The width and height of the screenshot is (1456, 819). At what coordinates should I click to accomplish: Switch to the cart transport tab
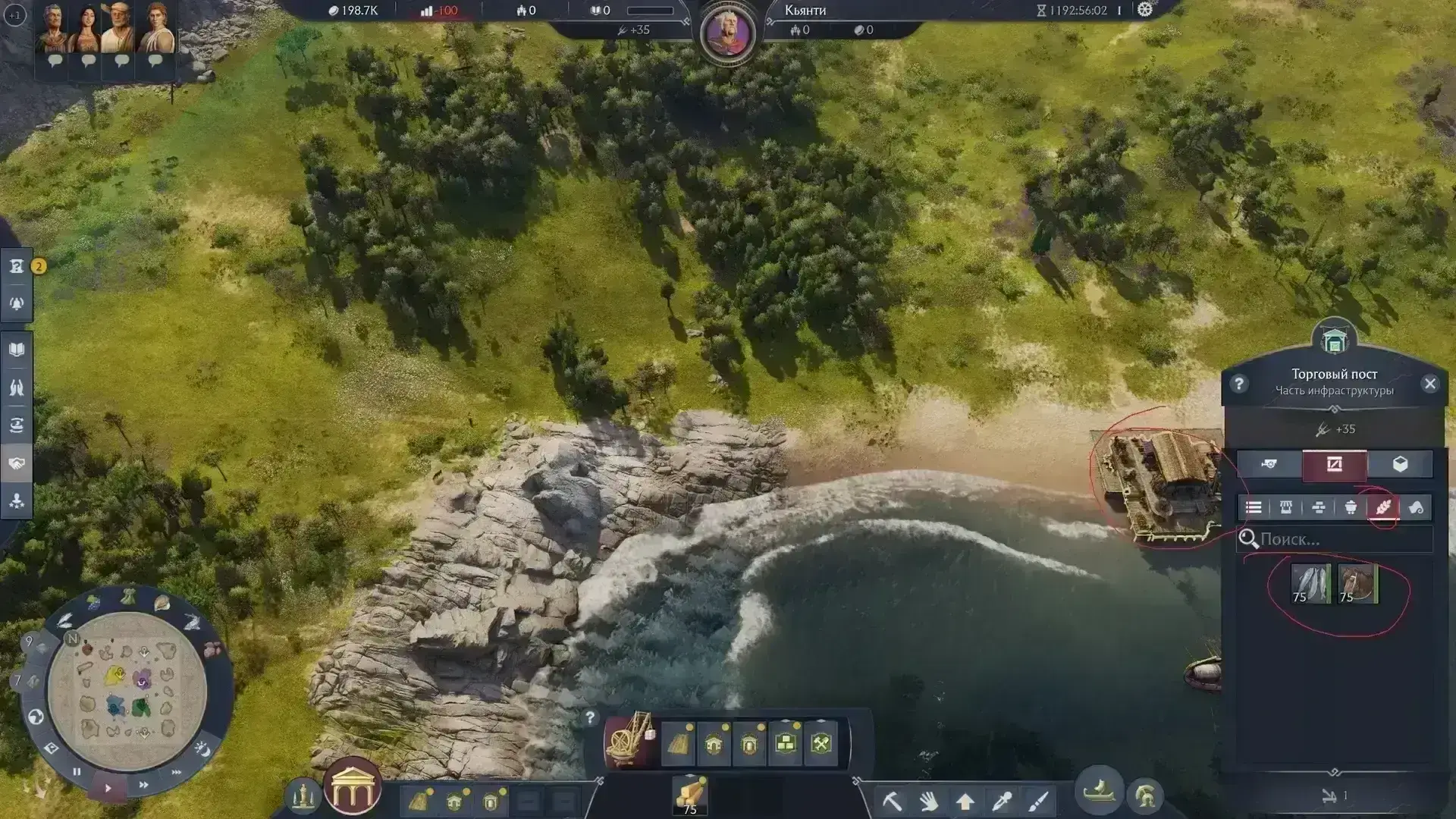[x=1269, y=464]
